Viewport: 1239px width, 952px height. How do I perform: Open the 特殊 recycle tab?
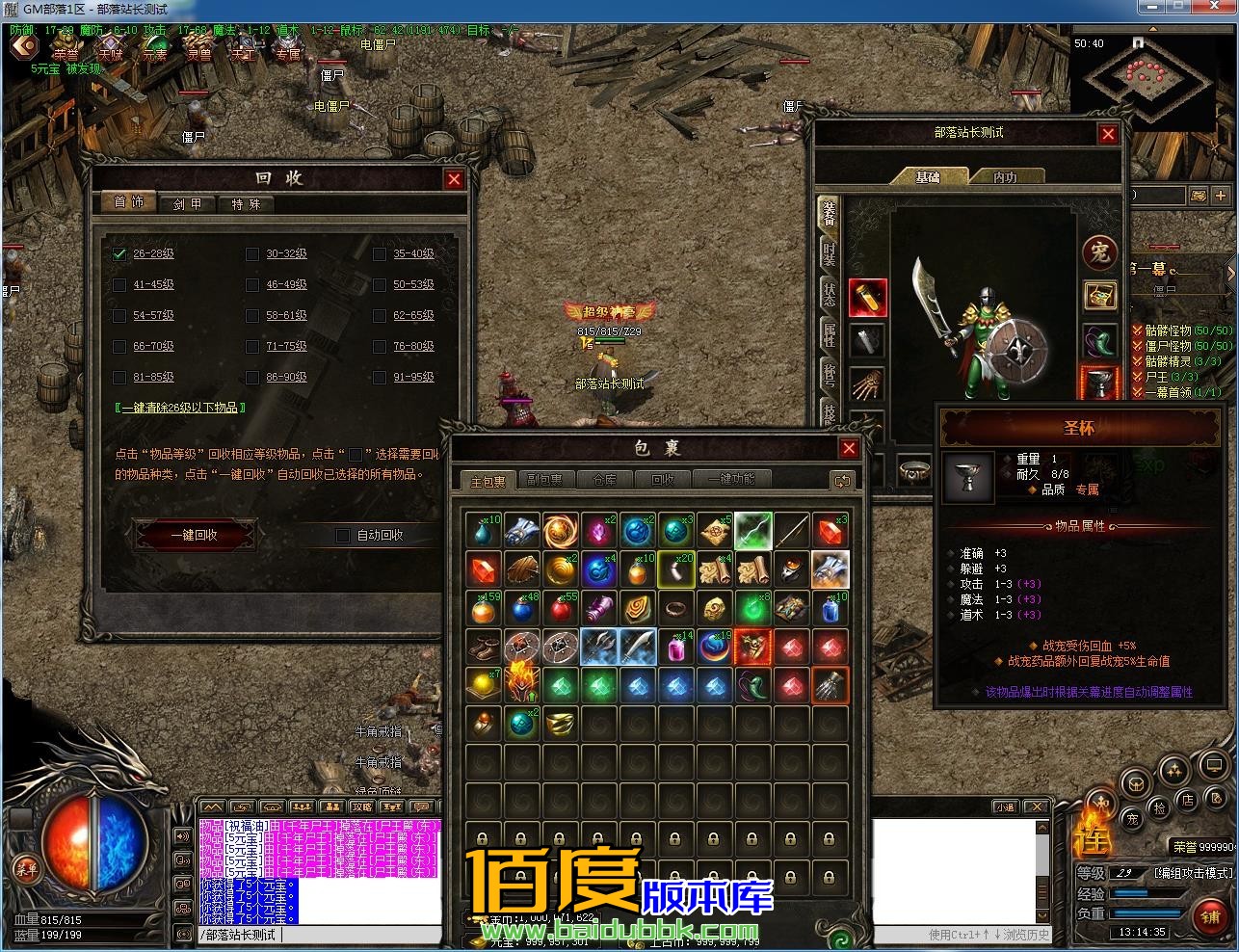pyautogui.click(x=246, y=204)
